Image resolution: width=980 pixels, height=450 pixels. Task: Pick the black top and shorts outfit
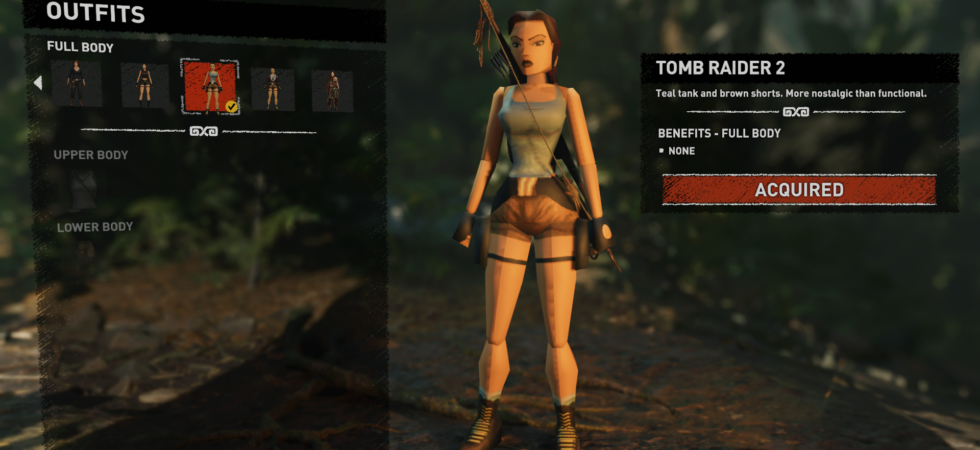(x=145, y=86)
